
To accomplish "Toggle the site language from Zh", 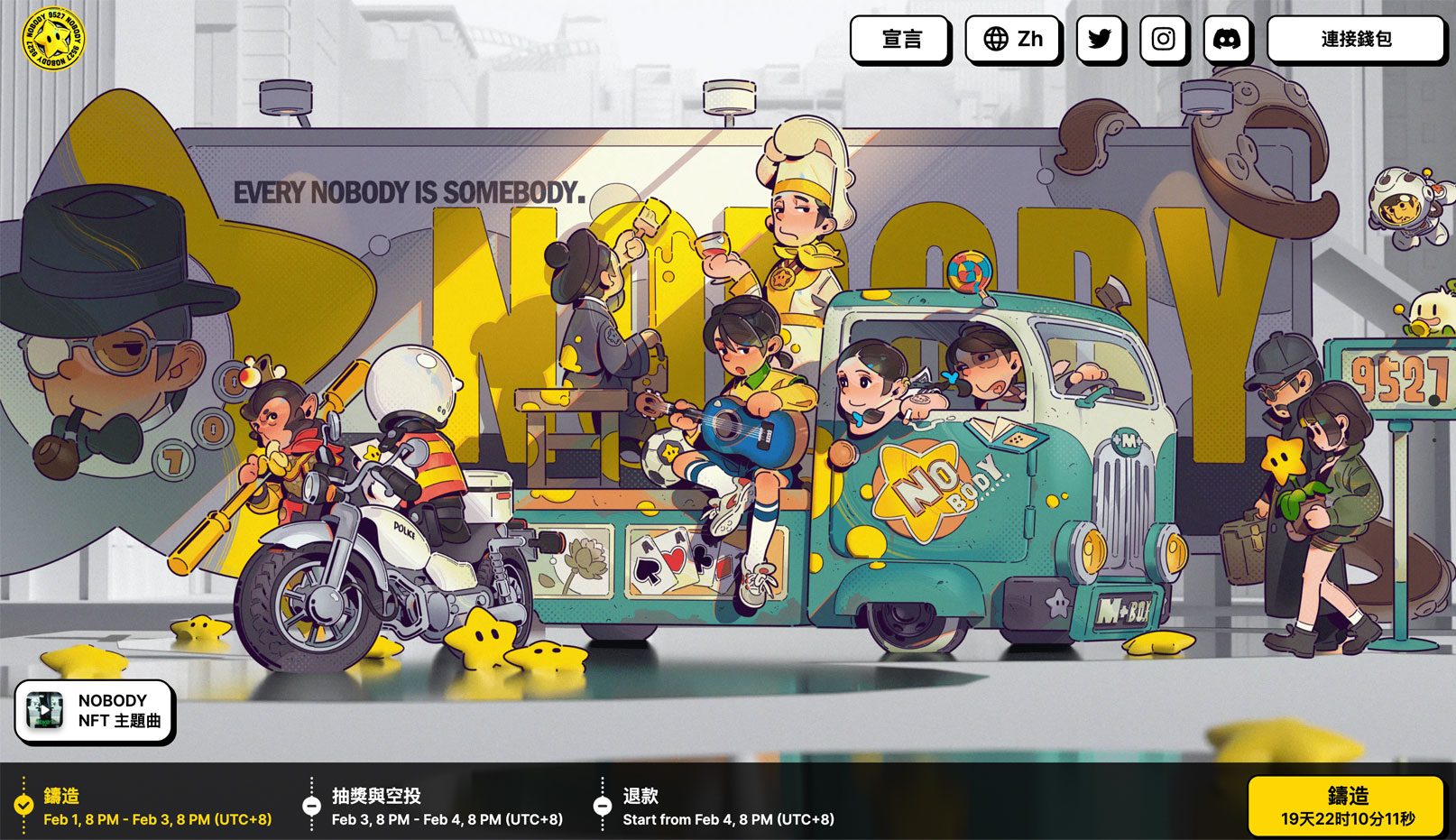I will pyautogui.click(x=1014, y=39).
